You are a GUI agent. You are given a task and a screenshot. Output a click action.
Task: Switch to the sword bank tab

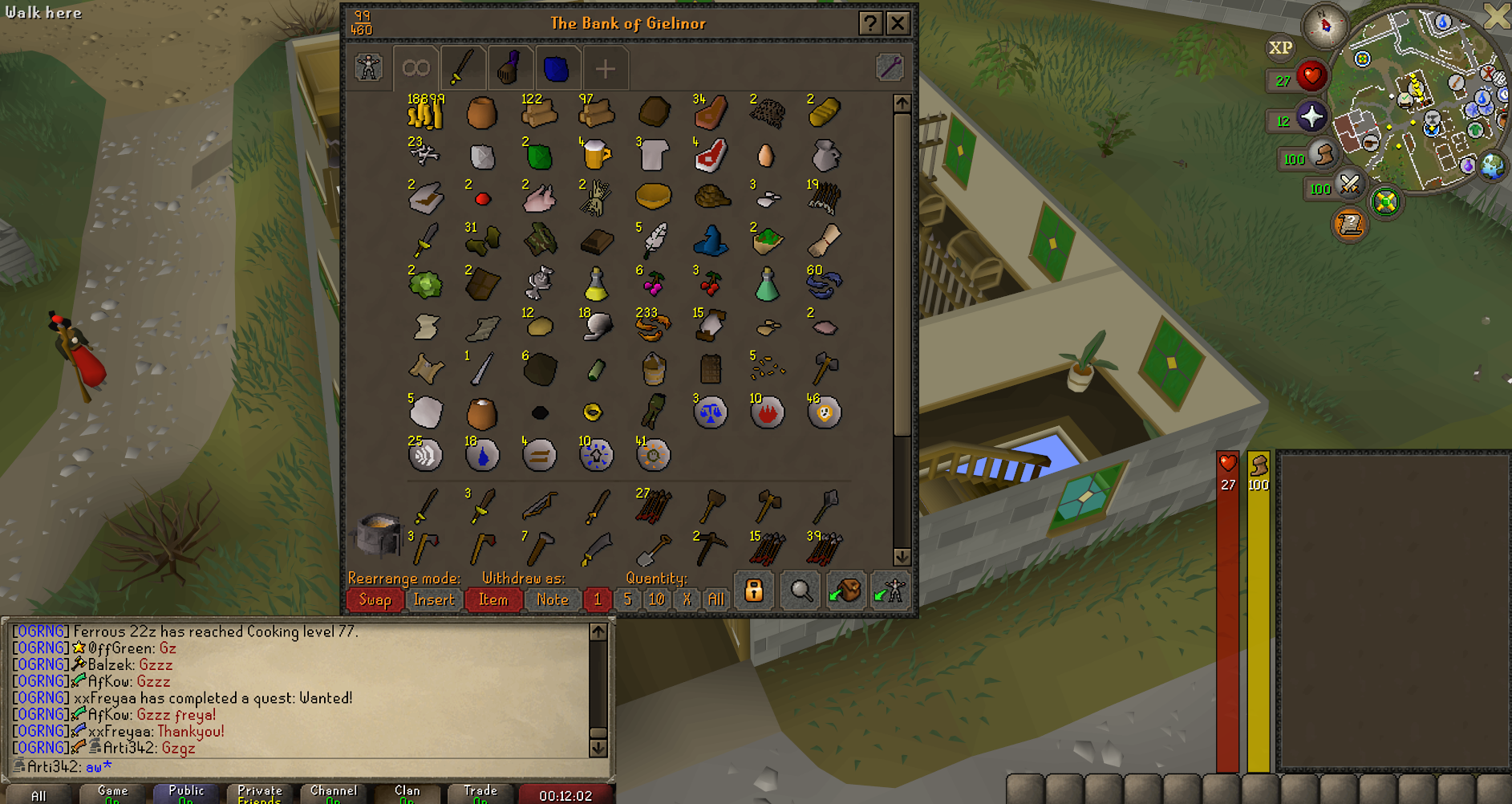pos(464,68)
